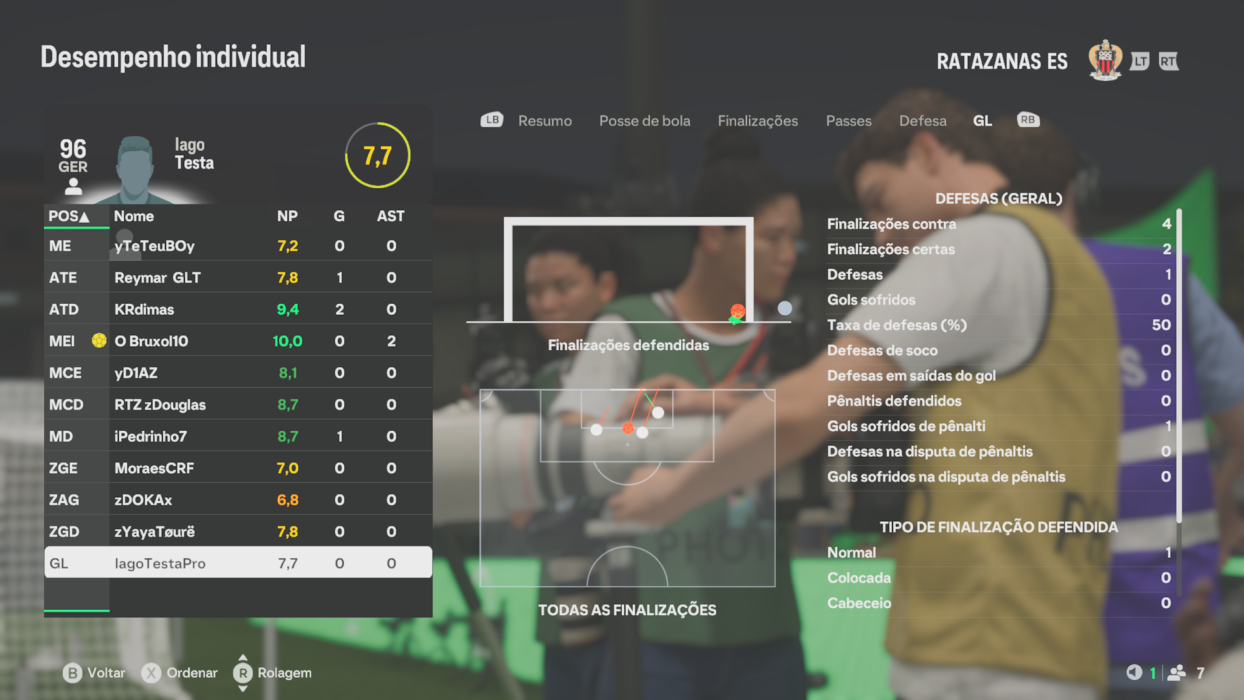Highlight player yD1AZ
This screenshot has height=700, width=1244.
click(238, 373)
